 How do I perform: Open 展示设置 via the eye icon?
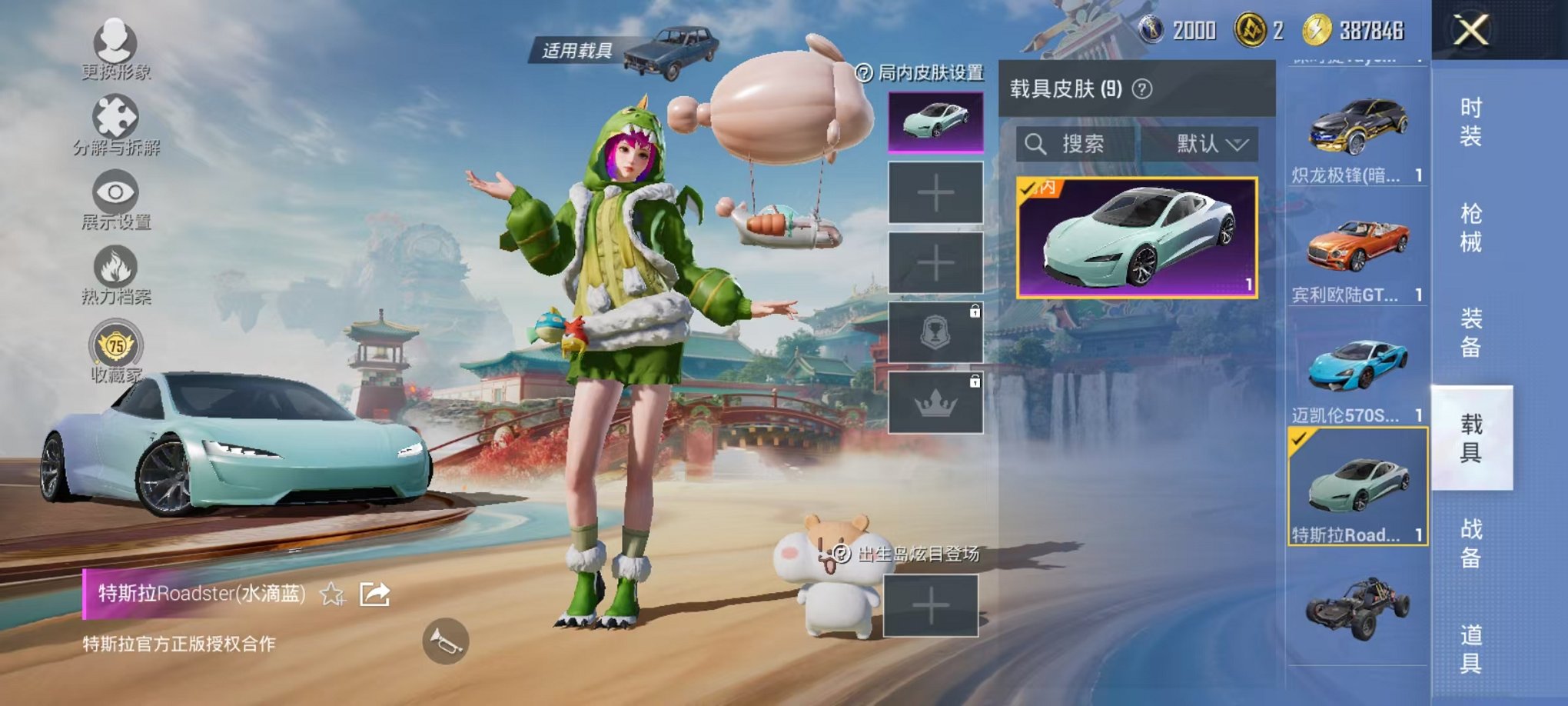tap(114, 192)
